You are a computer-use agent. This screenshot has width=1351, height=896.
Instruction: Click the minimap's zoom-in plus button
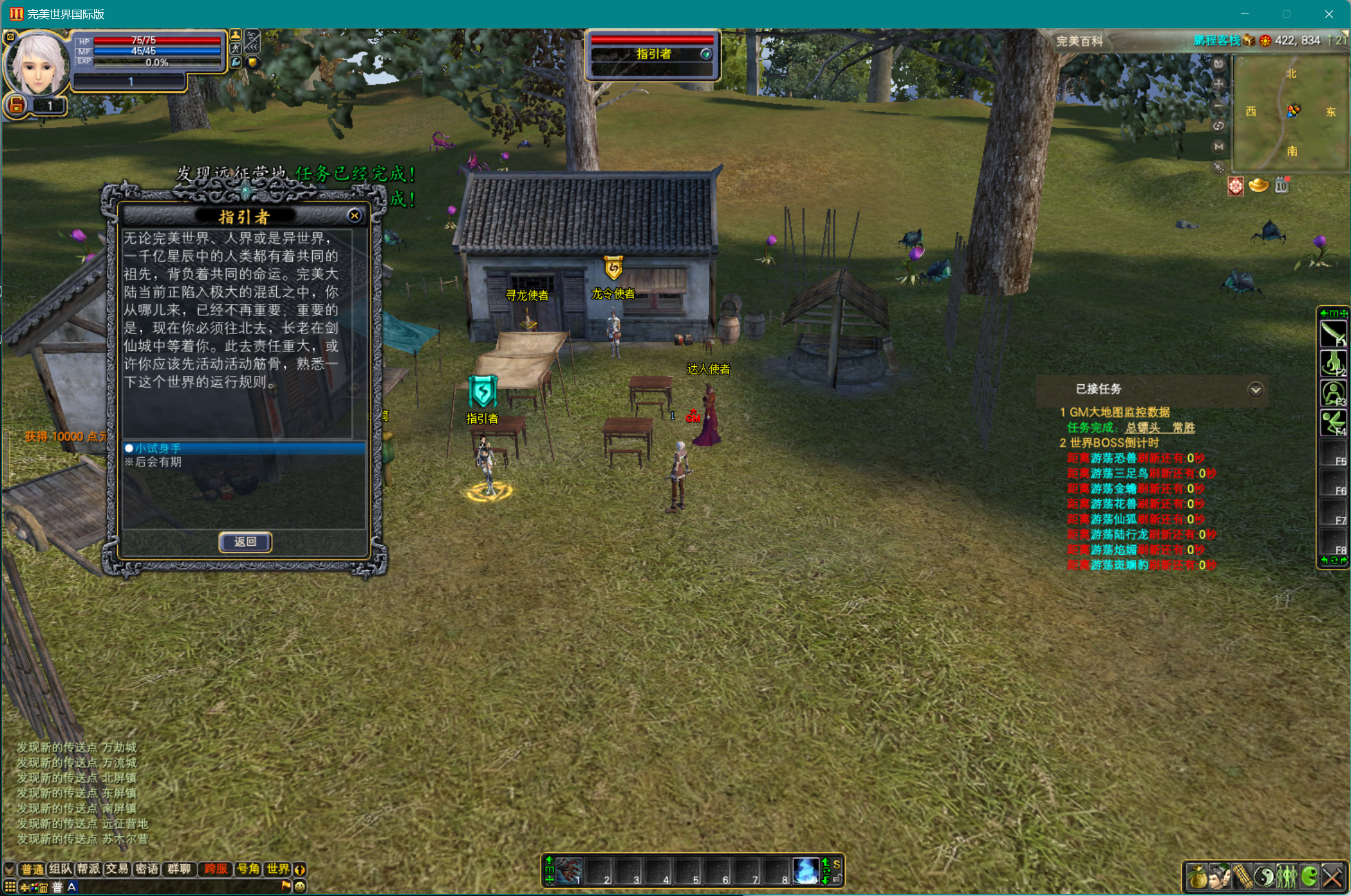pos(1218,84)
